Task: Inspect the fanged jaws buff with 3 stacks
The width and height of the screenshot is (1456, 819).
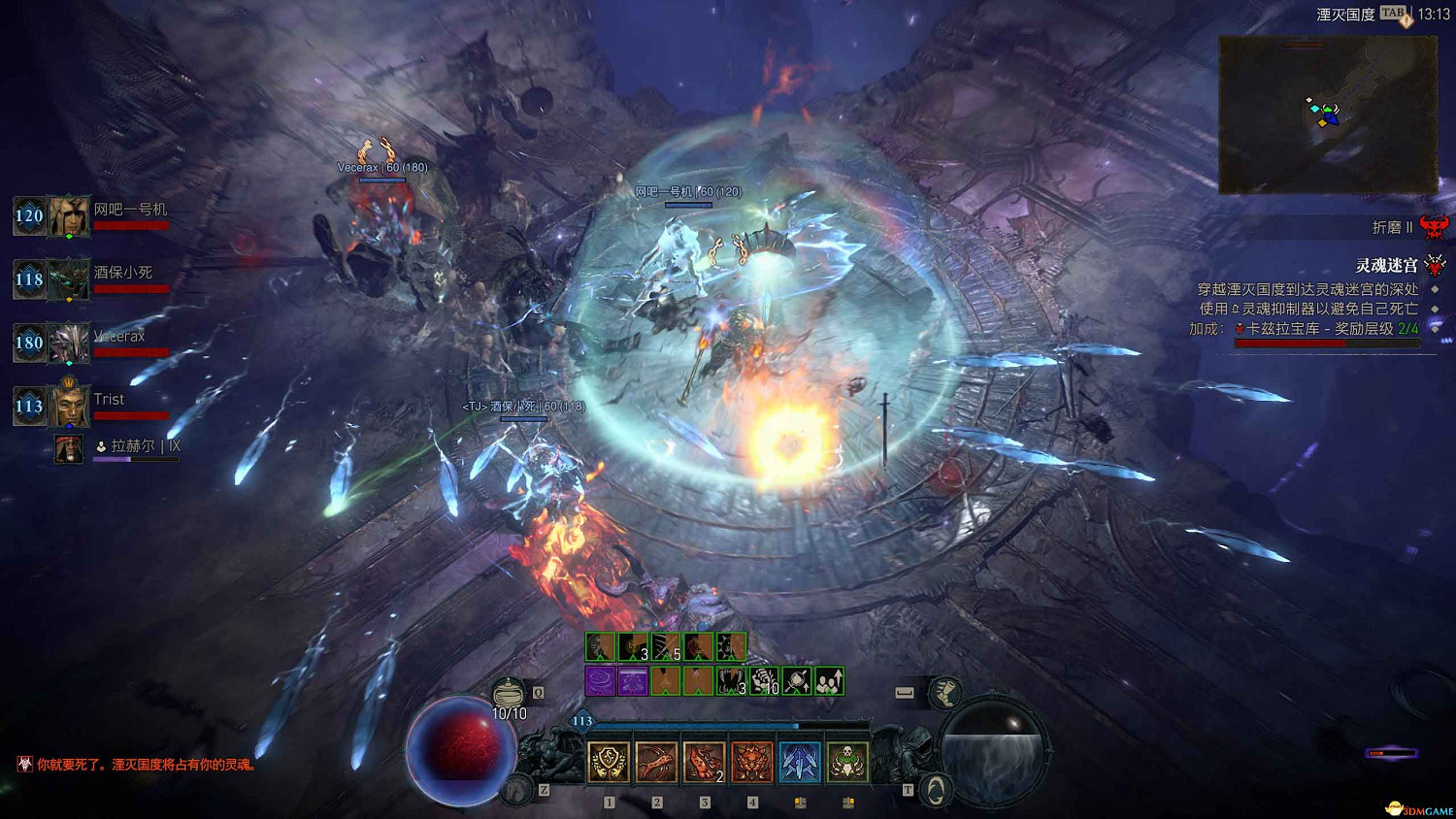Action: tap(730, 681)
